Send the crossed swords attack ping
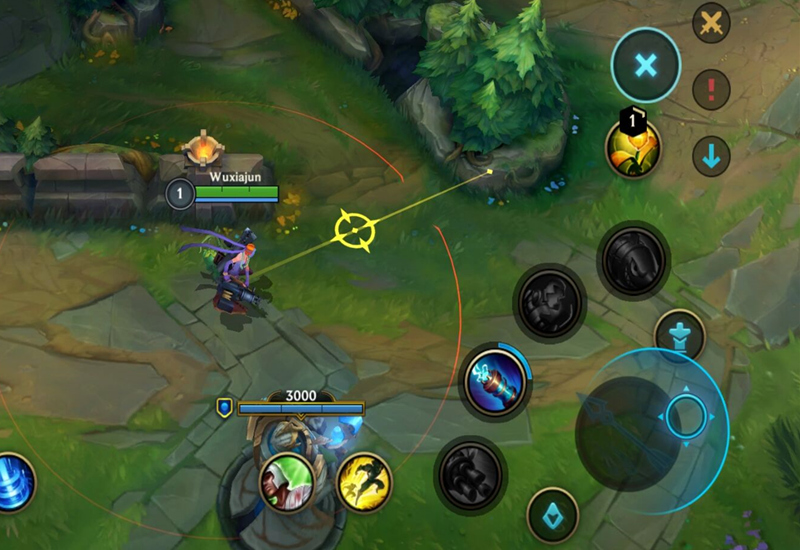The width and height of the screenshot is (800, 550). tap(711, 24)
